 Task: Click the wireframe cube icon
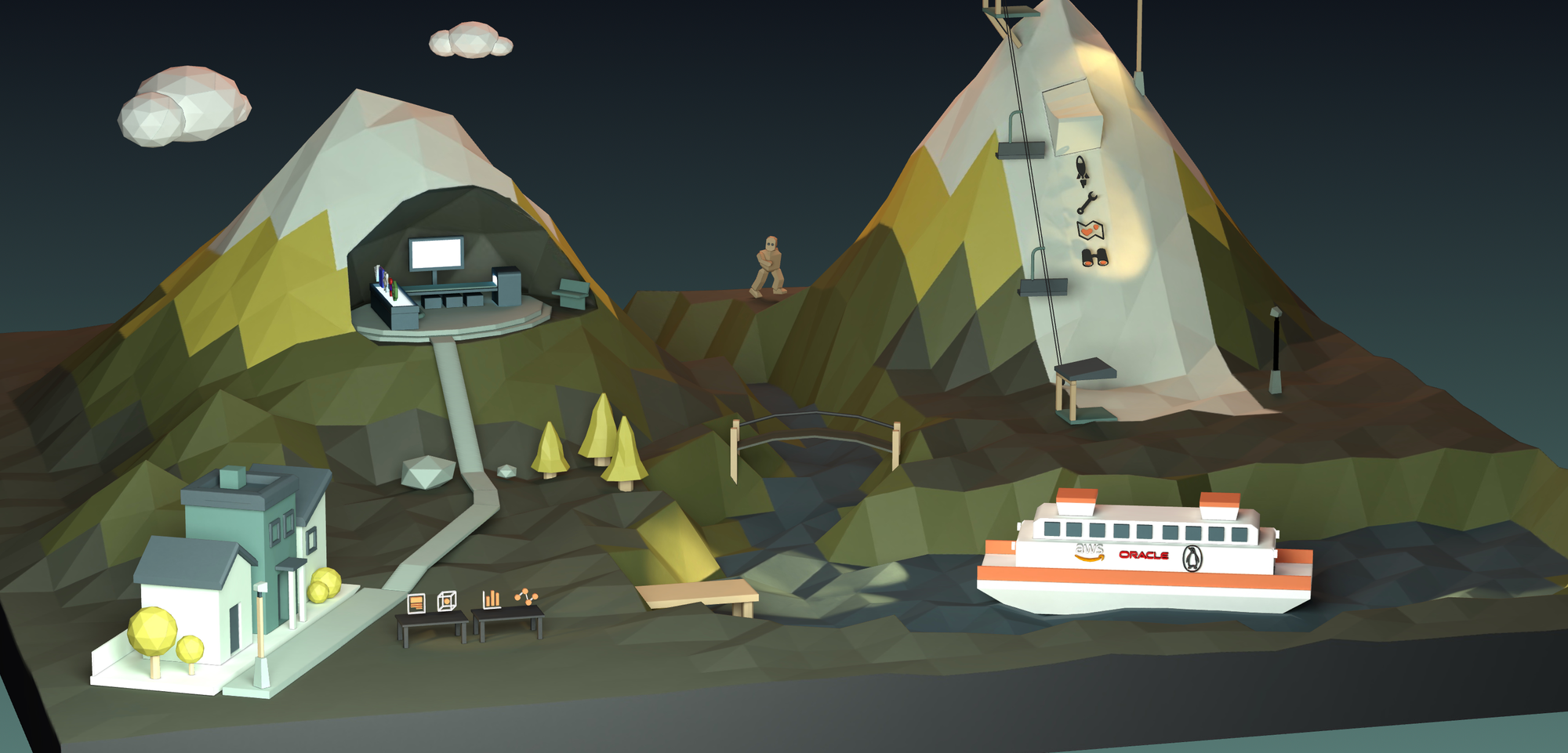446,601
